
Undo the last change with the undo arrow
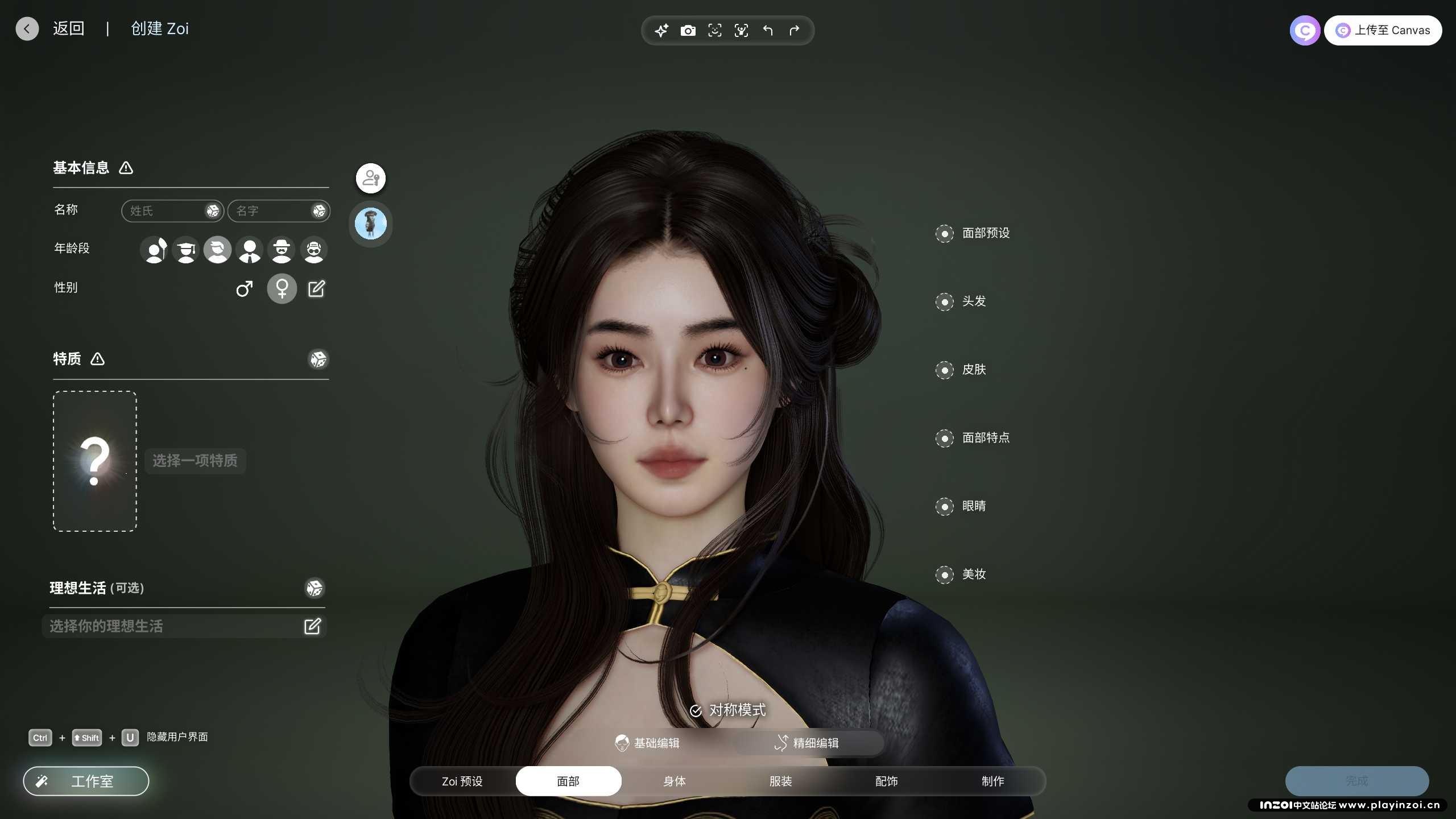(768, 31)
